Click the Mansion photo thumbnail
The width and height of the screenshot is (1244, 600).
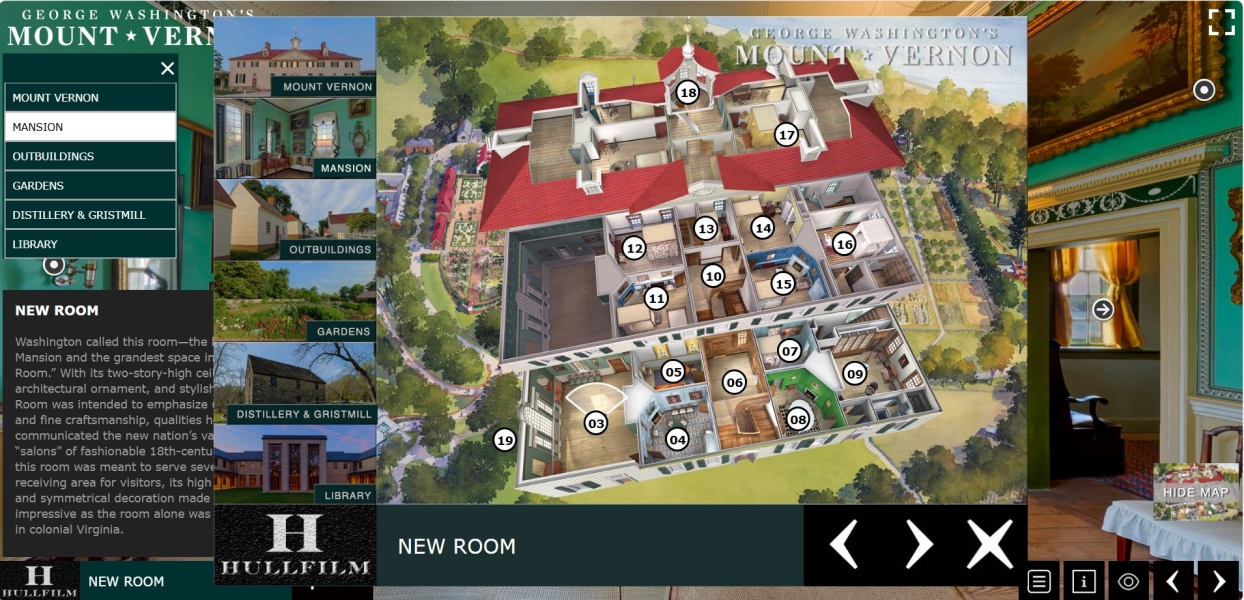295,139
